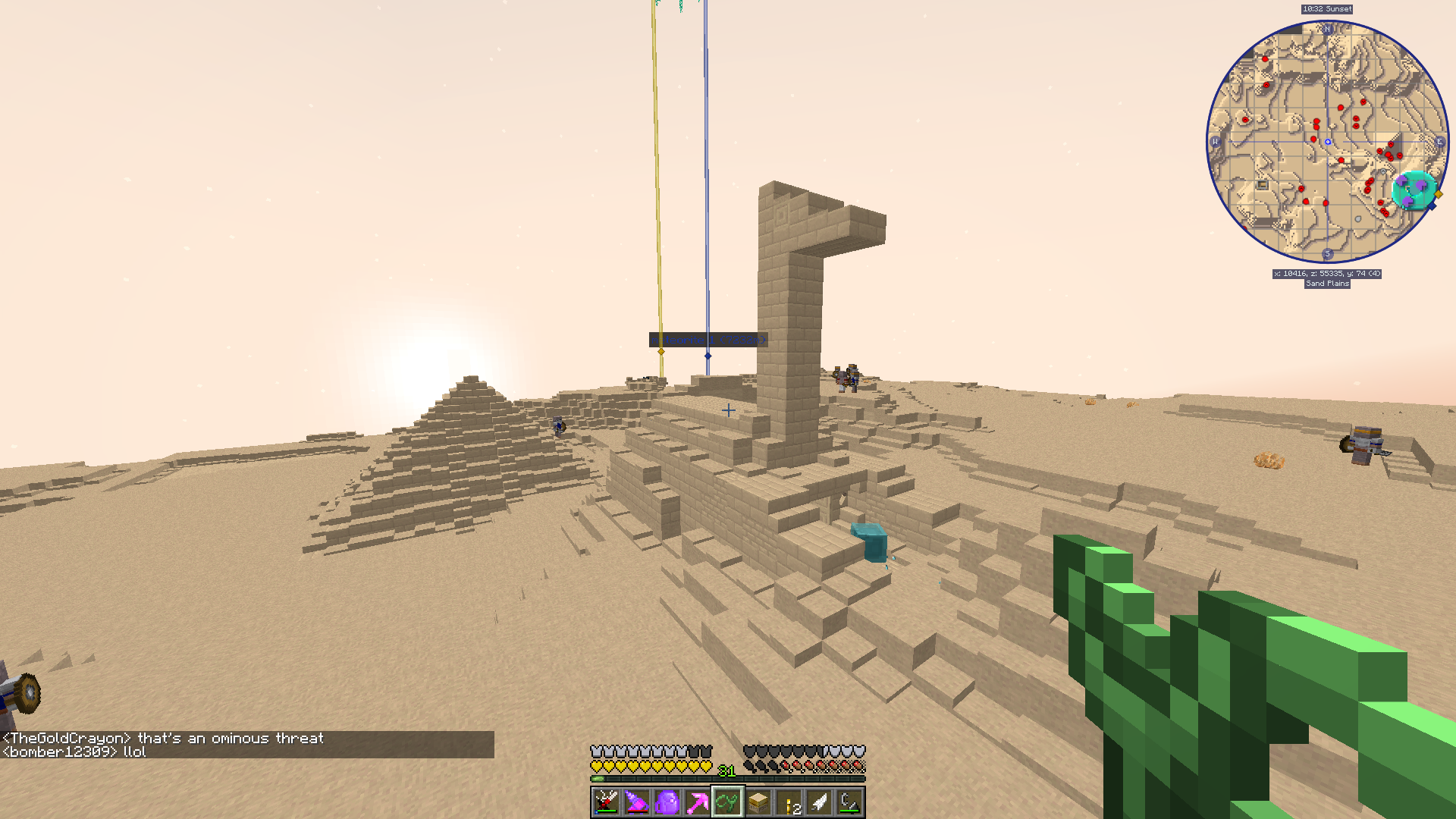This screenshot has height=819, width=1456.
Task: Click the North marker on the minimap
Action: (1327, 30)
